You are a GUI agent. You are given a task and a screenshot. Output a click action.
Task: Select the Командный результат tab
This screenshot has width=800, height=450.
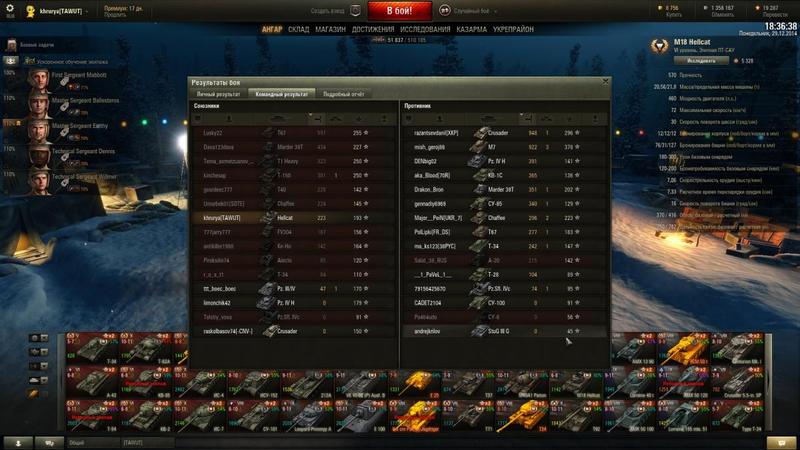pos(281,94)
